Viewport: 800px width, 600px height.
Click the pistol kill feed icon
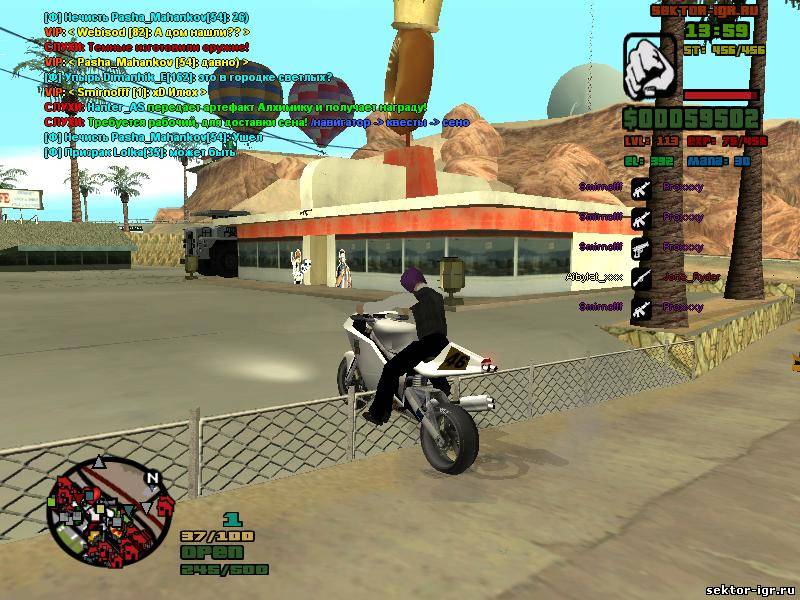click(x=641, y=245)
